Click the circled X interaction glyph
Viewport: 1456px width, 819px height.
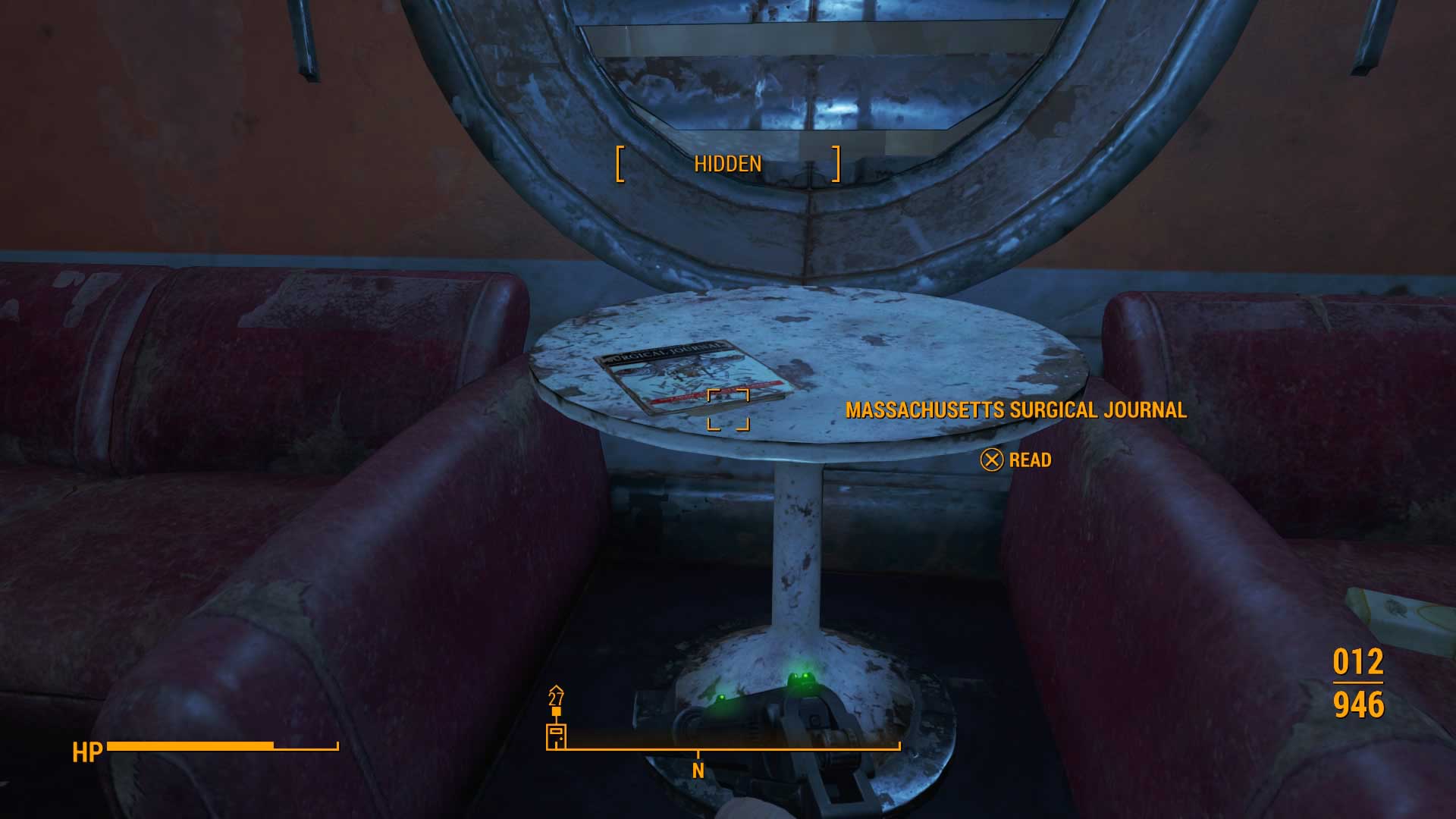(x=993, y=460)
